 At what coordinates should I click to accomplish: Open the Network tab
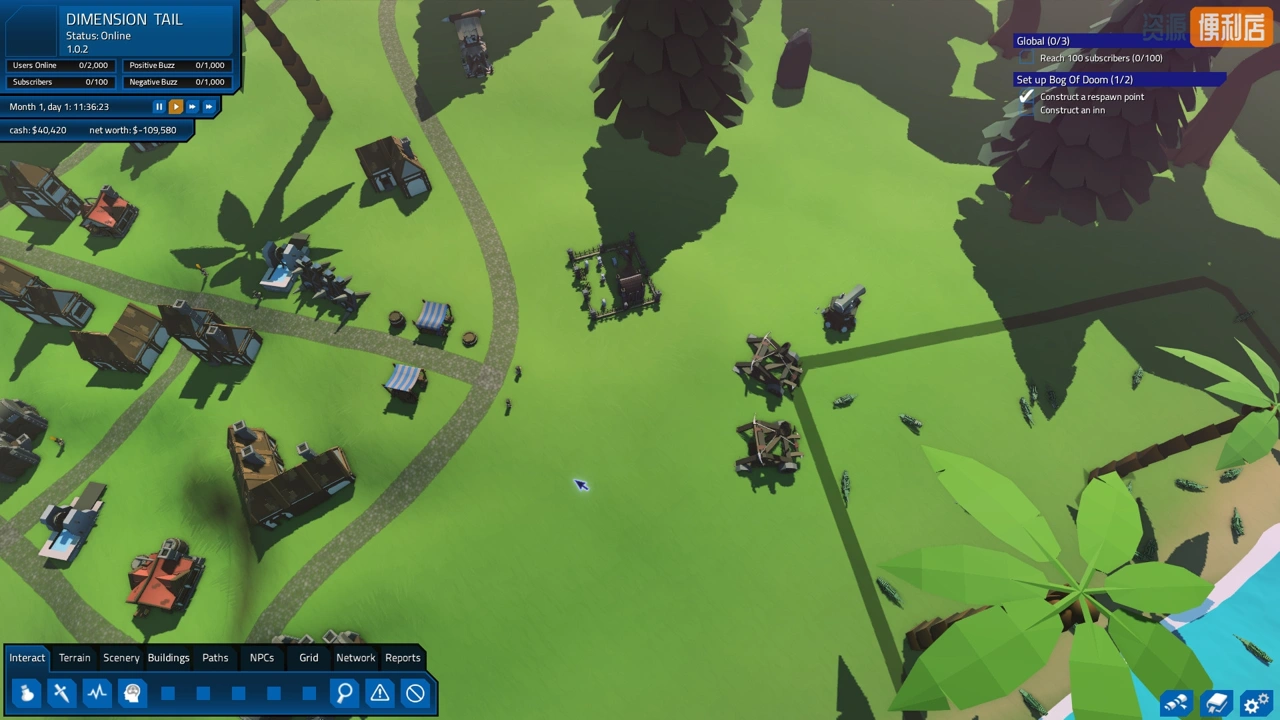(355, 657)
